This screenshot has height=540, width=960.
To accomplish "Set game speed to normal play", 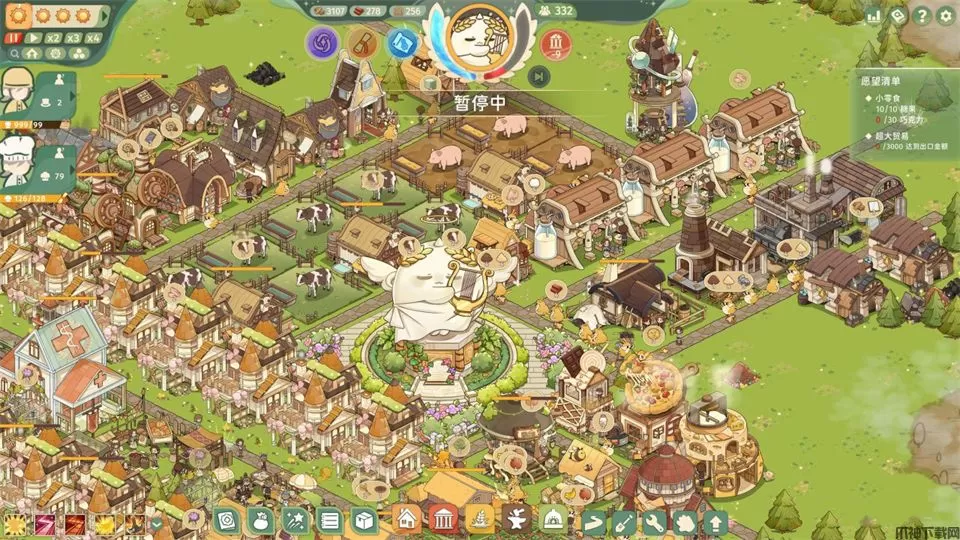I will [33, 37].
